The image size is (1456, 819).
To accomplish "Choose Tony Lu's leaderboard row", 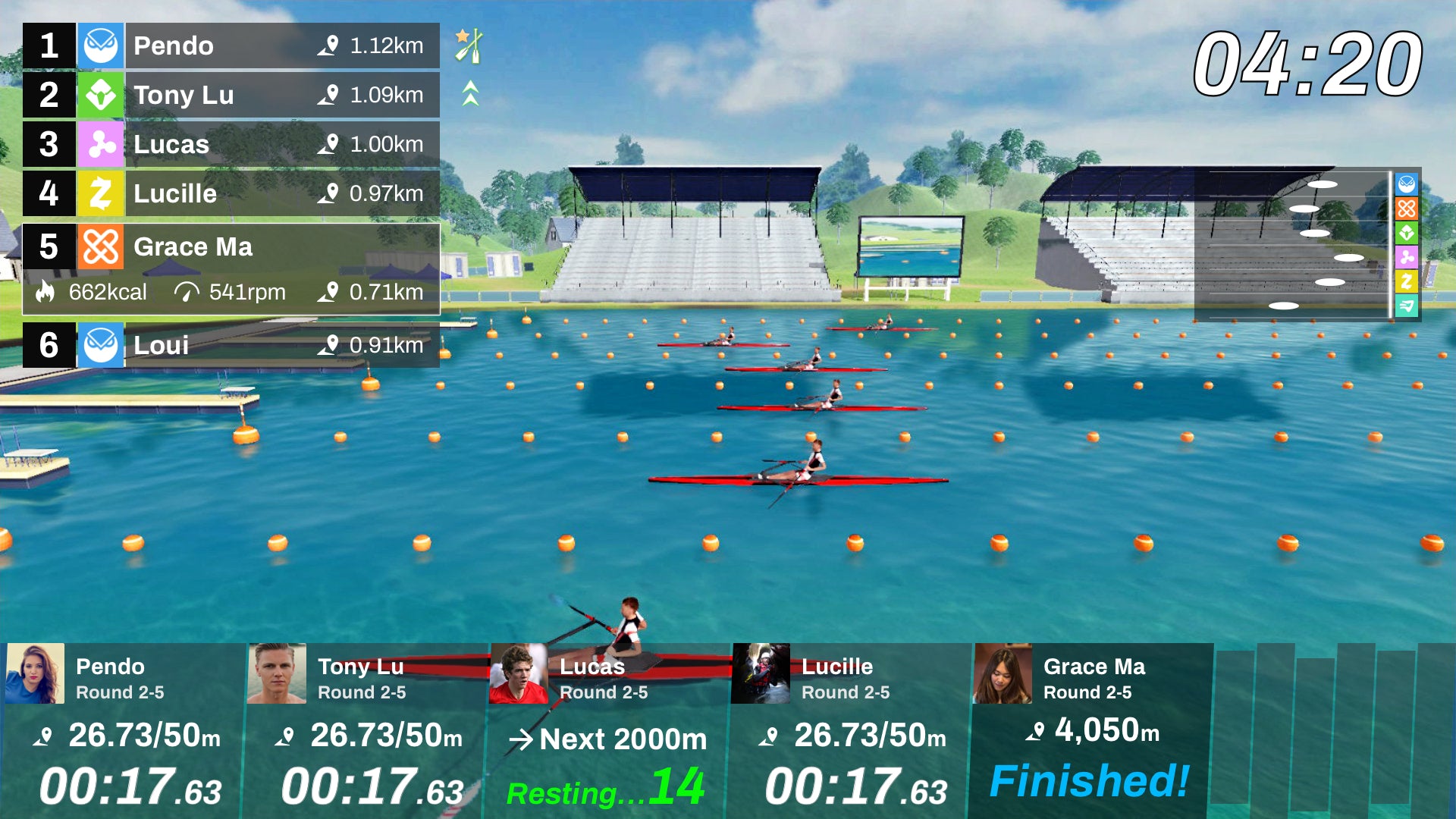I will click(231, 96).
